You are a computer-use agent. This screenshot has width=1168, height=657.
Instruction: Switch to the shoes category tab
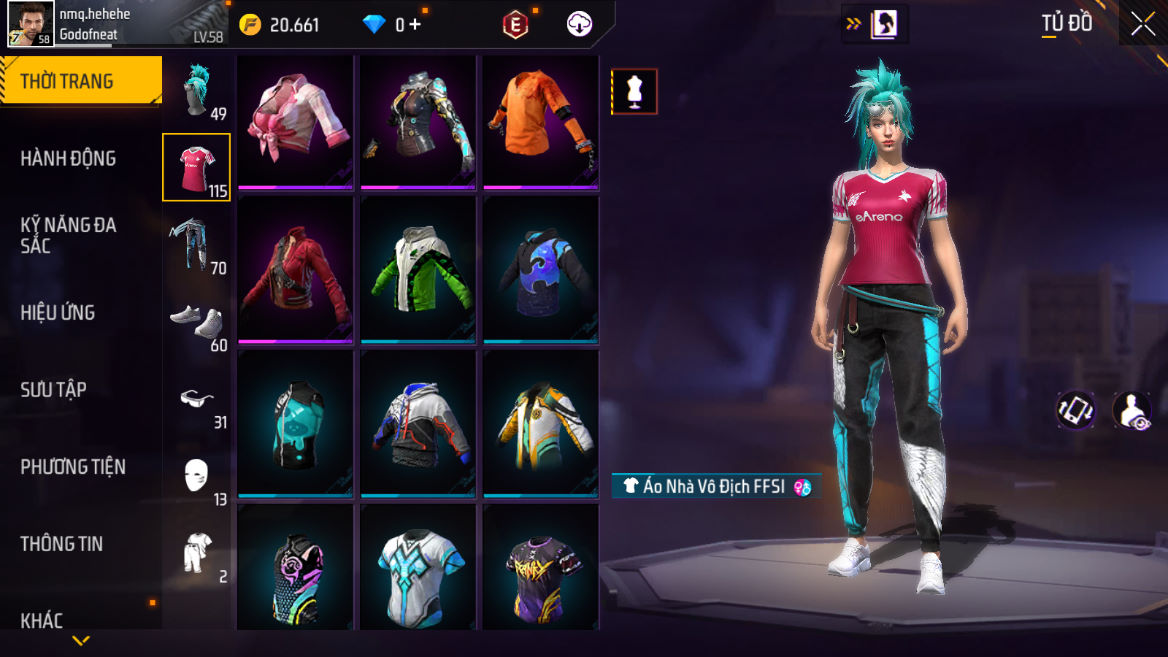[x=197, y=323]
